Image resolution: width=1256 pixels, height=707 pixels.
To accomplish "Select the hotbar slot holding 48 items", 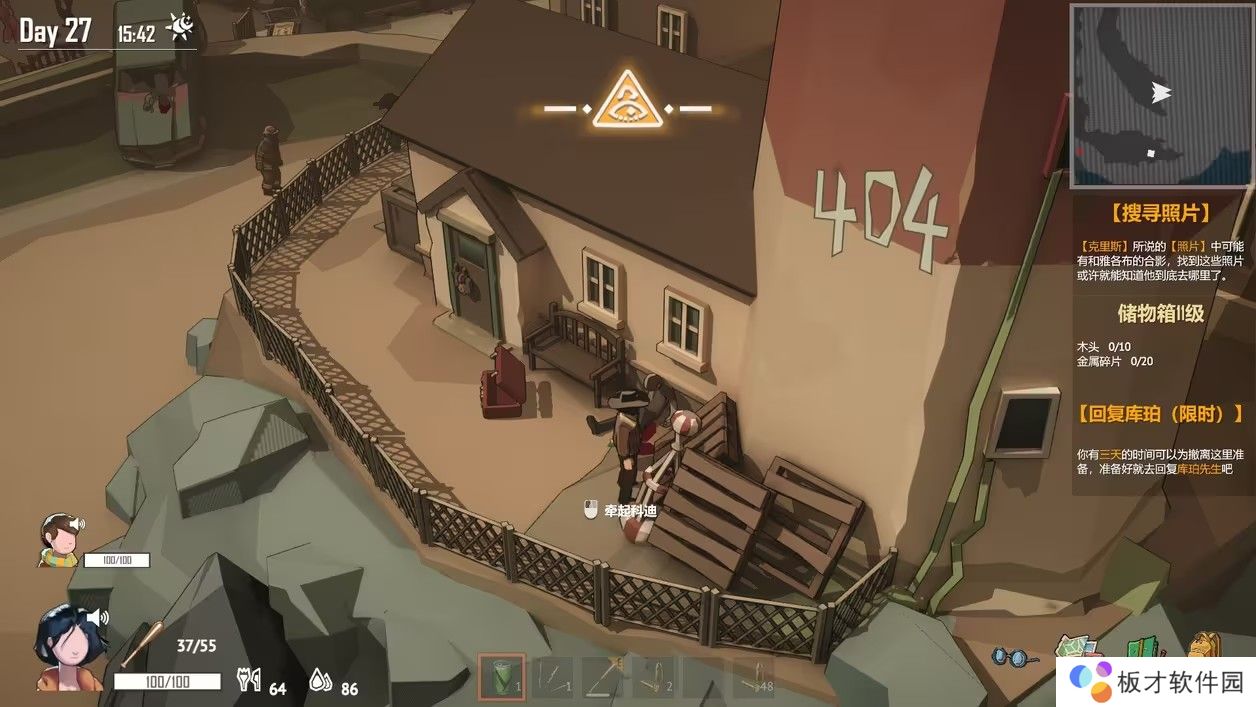I will click(753, 678).
